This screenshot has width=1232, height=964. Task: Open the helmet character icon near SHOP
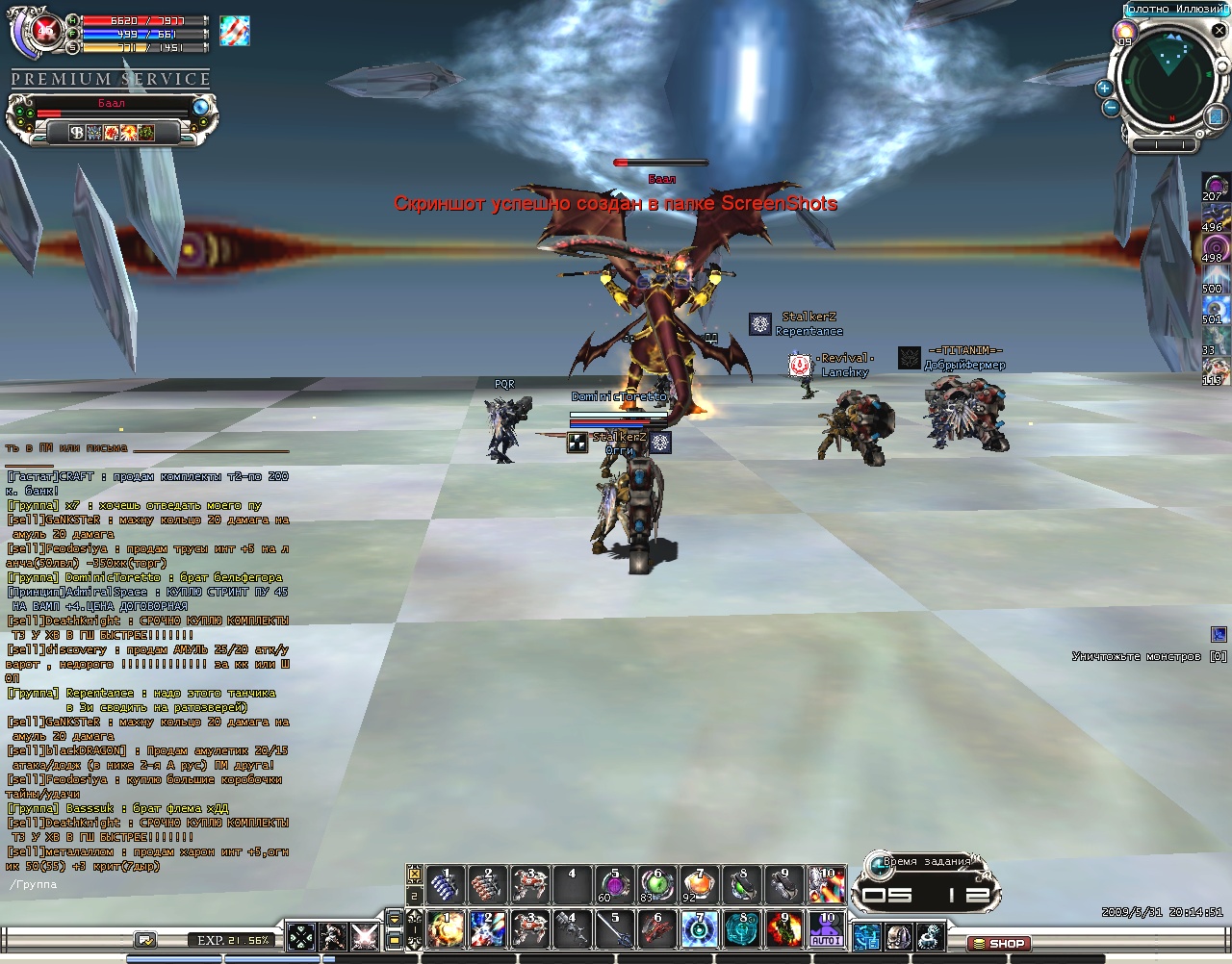click(898, 935)
